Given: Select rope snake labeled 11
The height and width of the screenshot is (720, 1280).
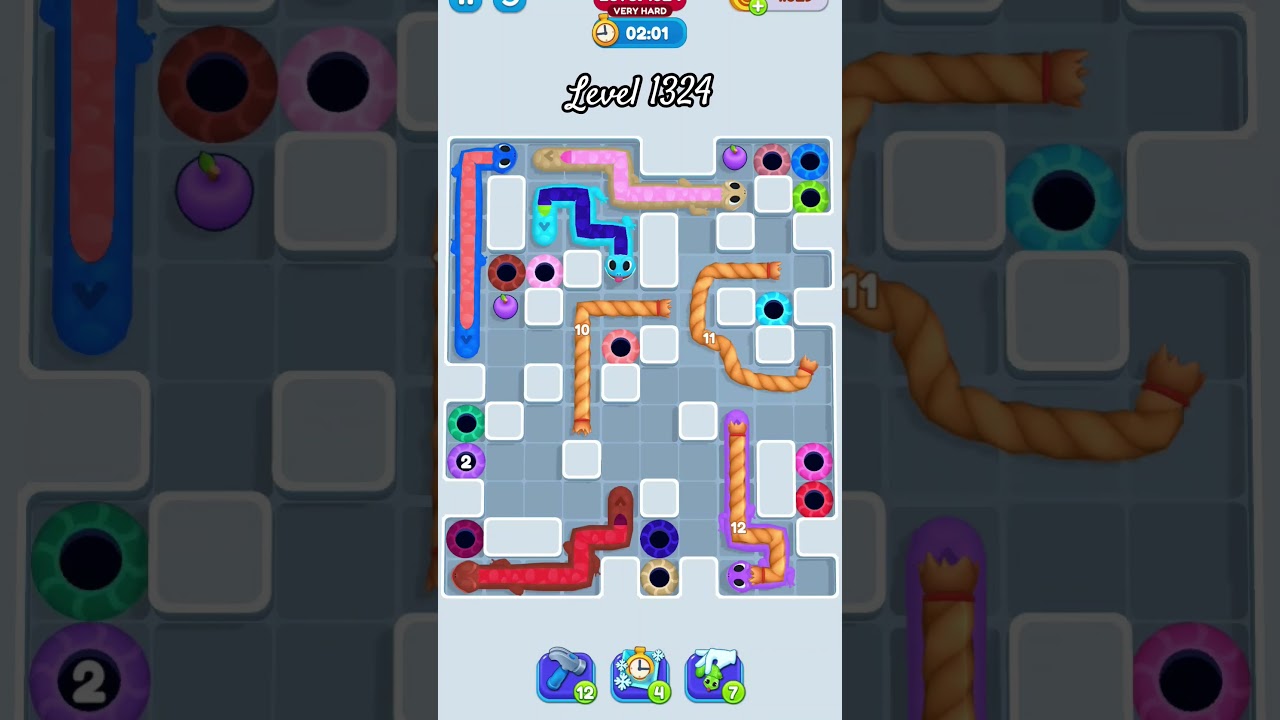Looking at the screenshot, I should point(710,339).
